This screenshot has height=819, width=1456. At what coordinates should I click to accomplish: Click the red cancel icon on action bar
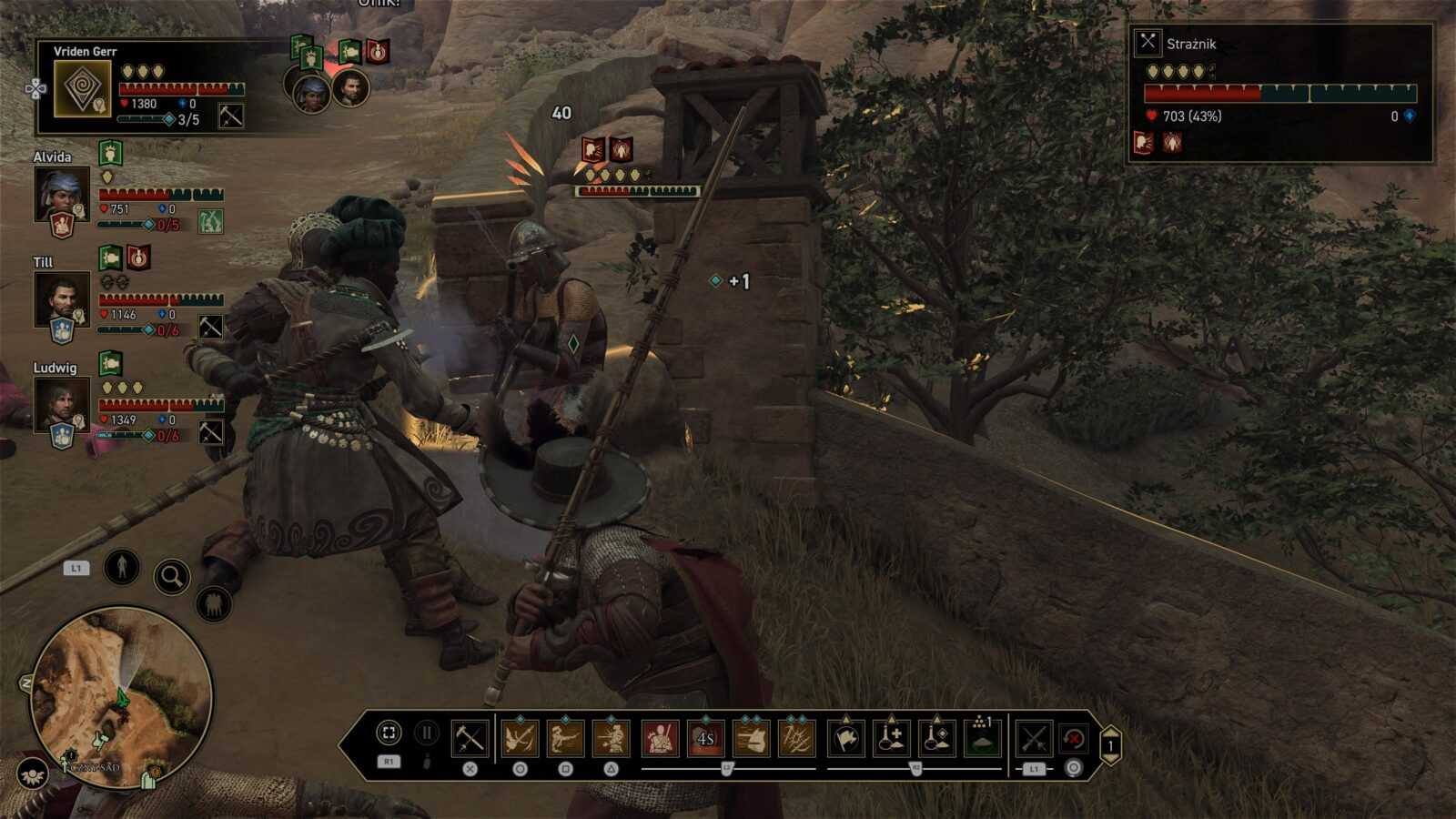[x=1075, y=738]
